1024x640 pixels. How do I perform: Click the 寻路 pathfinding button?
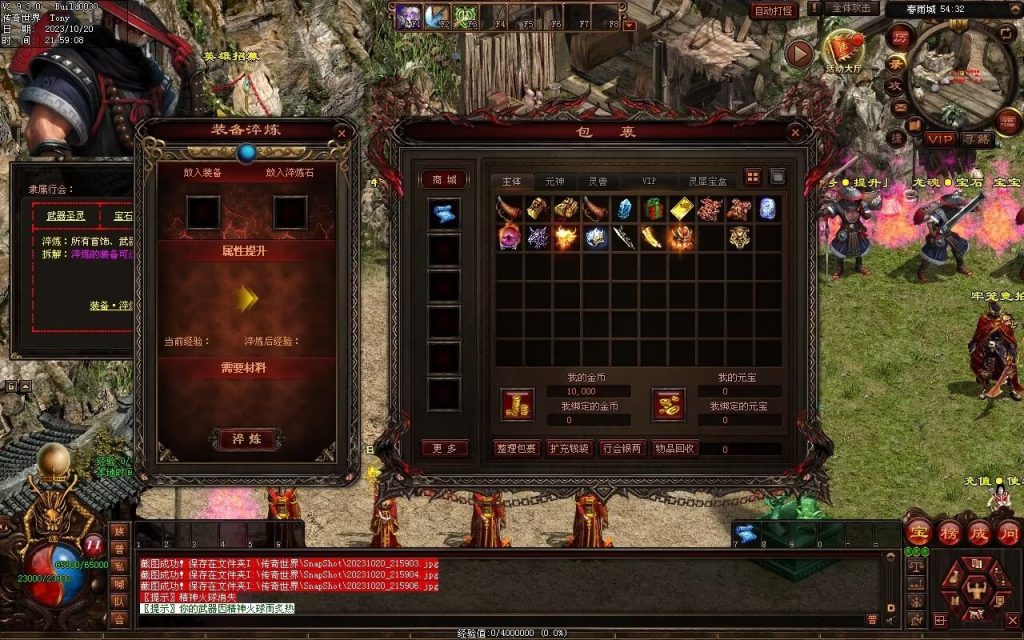point(977,138)
